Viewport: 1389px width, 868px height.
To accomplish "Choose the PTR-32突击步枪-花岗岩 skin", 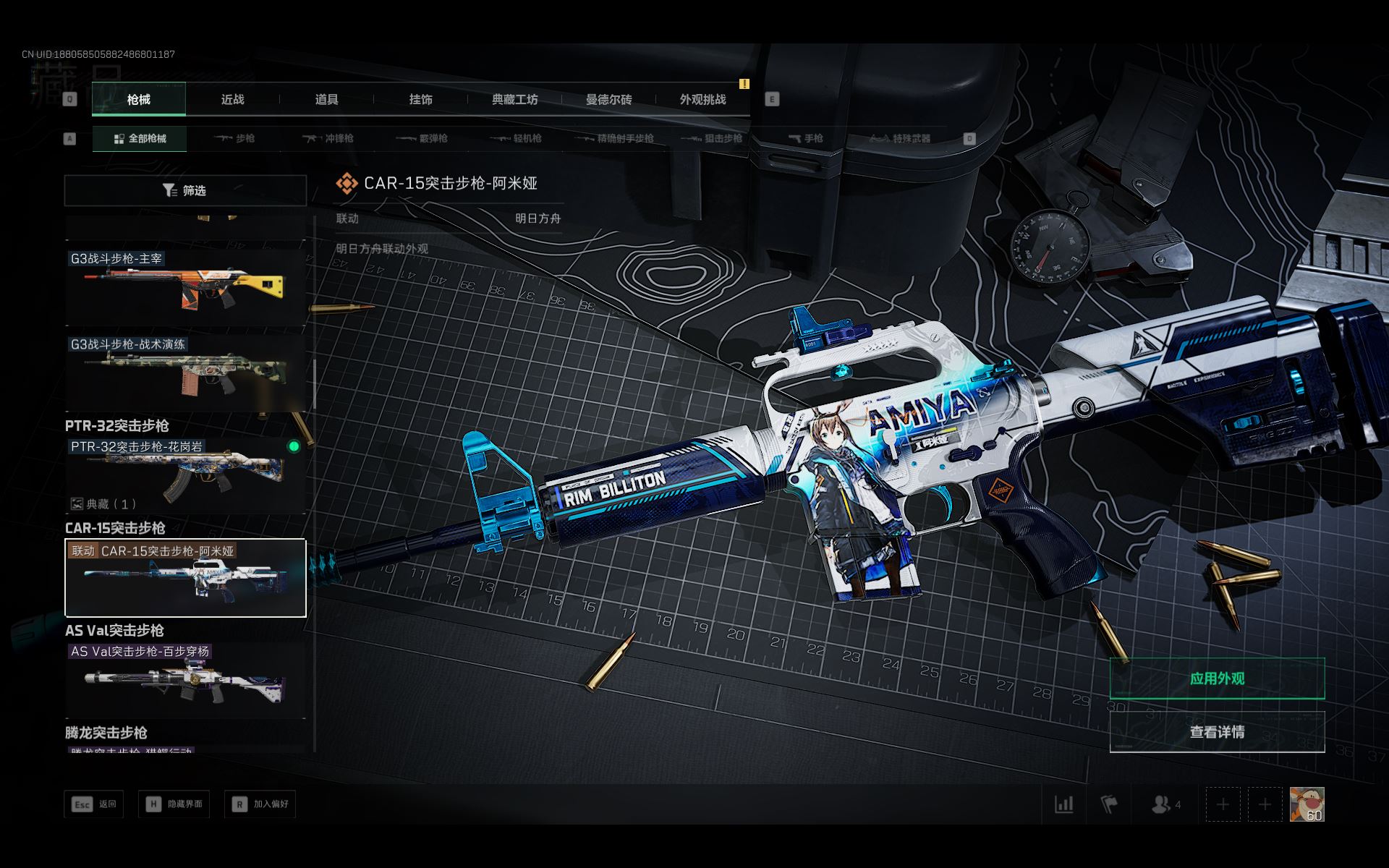I will 185,475.
